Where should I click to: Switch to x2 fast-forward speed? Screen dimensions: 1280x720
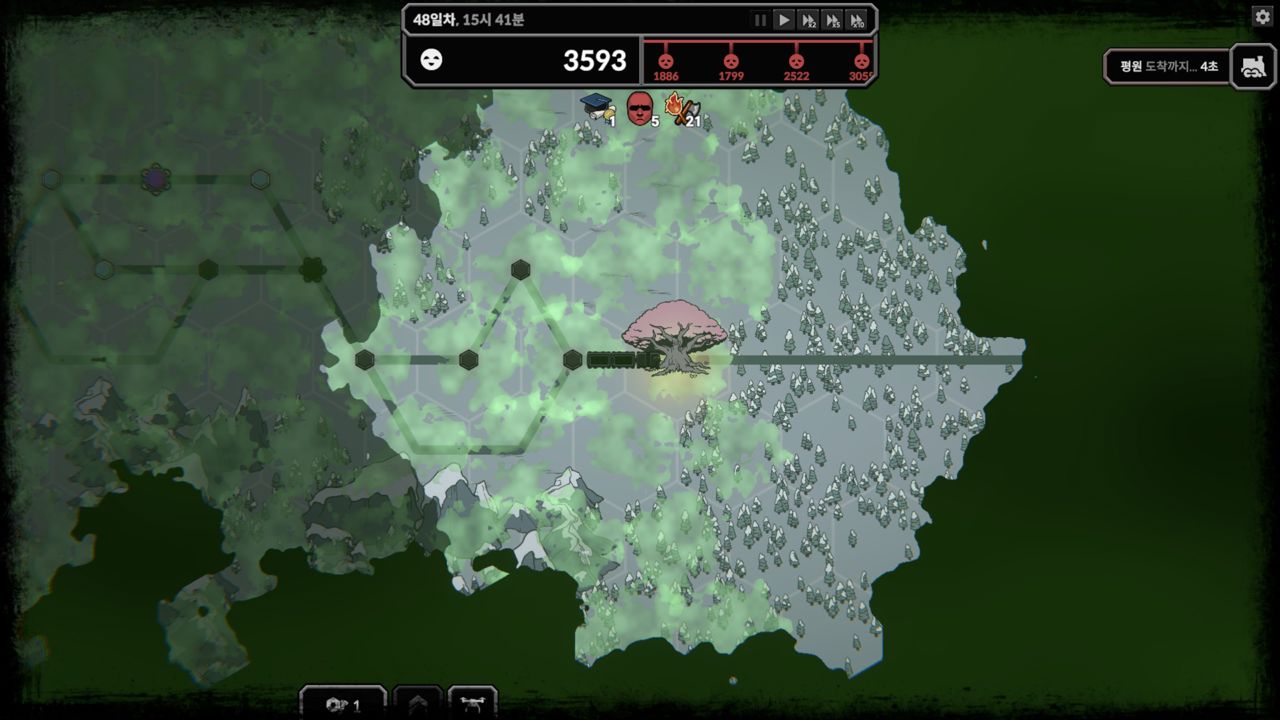pyautogui.click(x=808, y=20)
